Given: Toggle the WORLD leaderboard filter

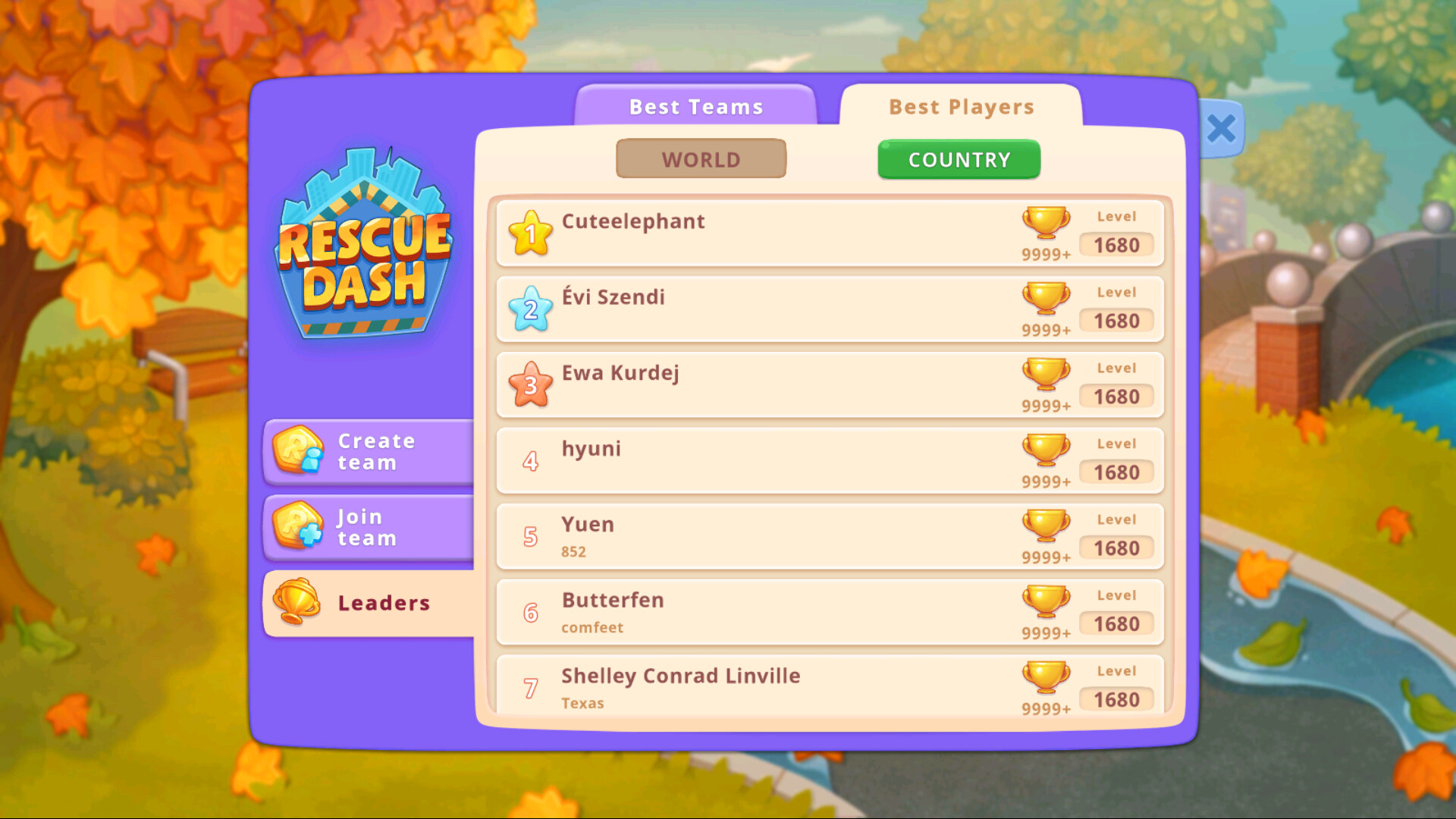Looking at the screenshot, I should [x=701, y=158].
